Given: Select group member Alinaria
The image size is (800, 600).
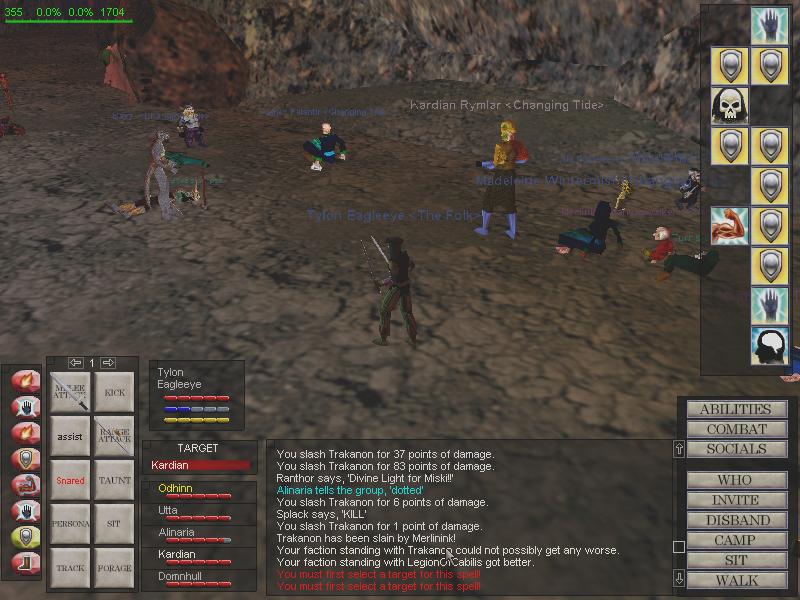Looking at the screenshot, I should [176, 533].
